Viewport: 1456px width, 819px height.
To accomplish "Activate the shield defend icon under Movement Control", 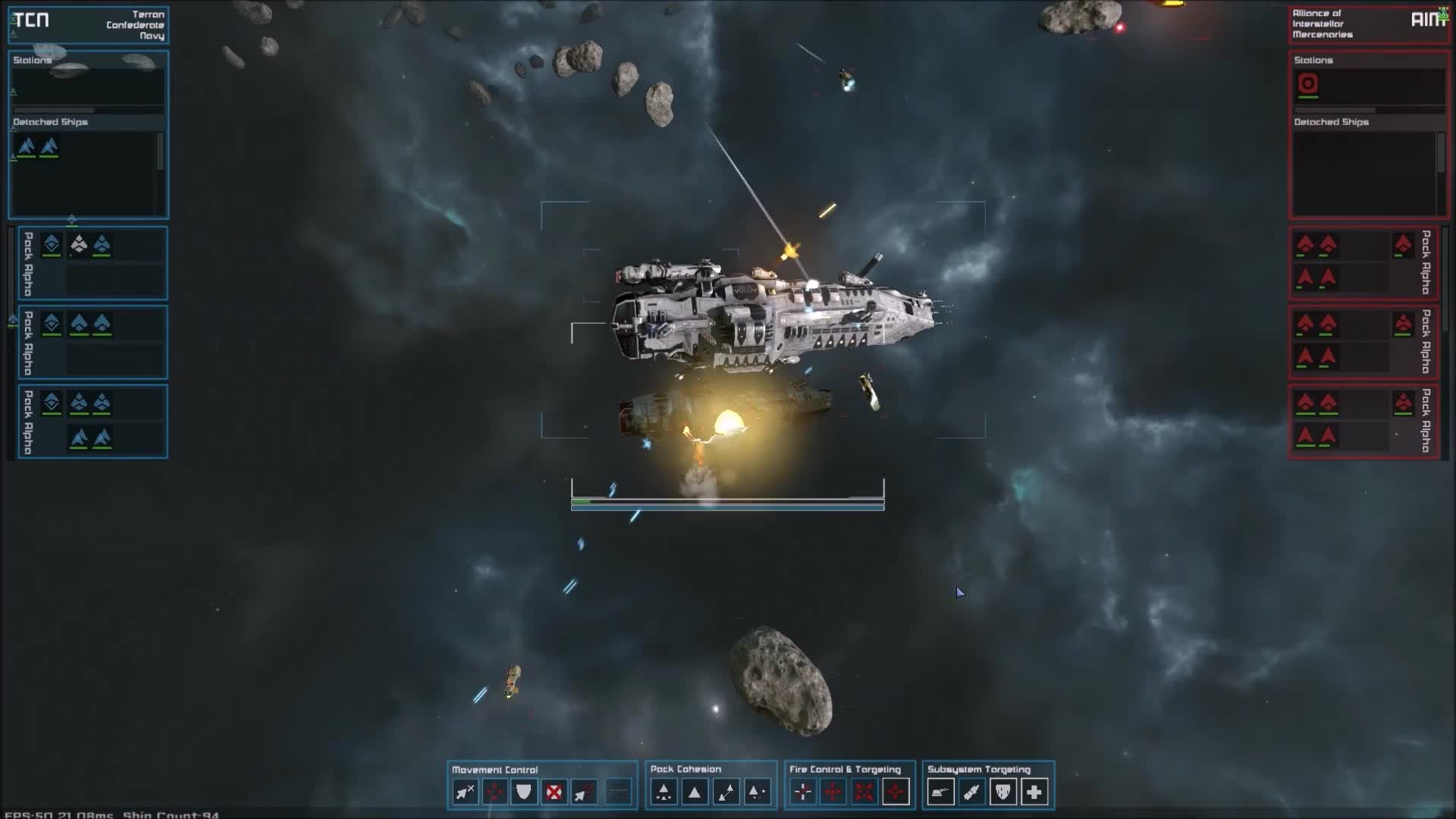I will 524,792.
